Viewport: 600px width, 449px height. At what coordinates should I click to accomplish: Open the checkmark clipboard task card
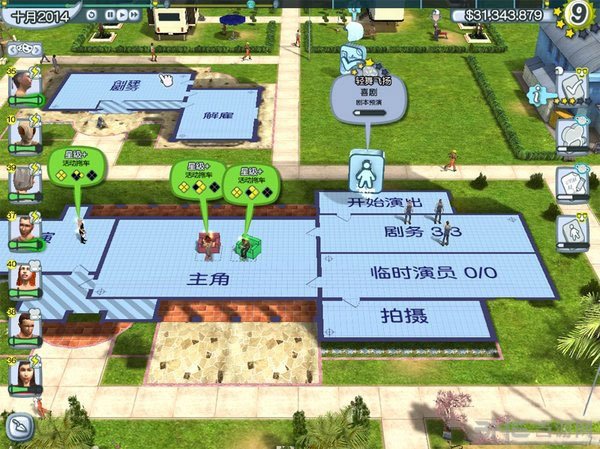pos(572,88)
